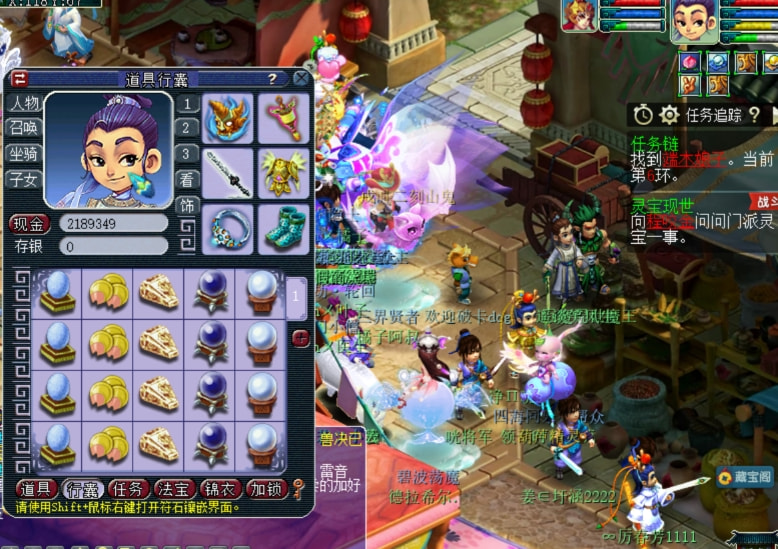Image resolution: width=778 pixels, height=549 pixels.
Task: Open the 锦衣 costume tab
Action: click(x=221, y=489)
